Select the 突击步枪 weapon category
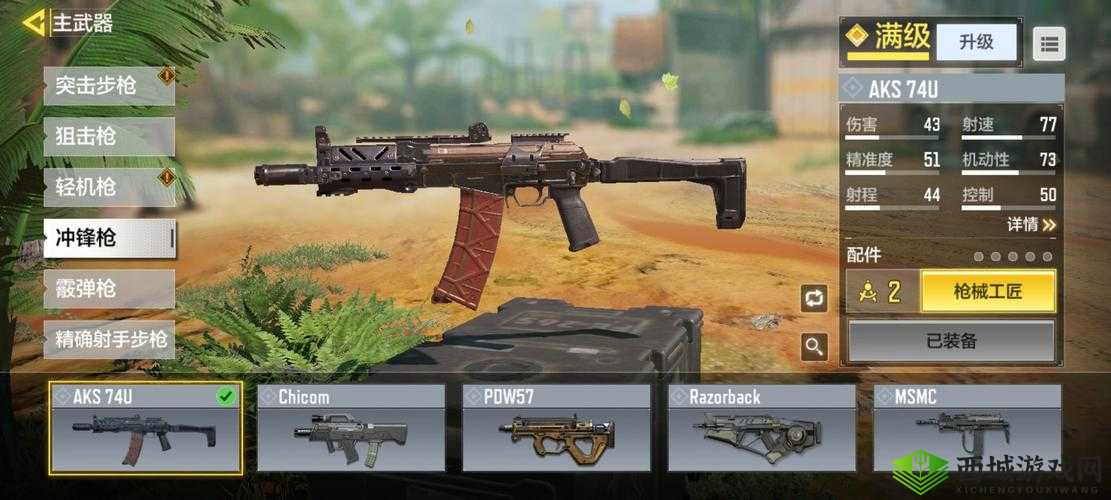The image size is (1111, 500). (x=109, y=86)
